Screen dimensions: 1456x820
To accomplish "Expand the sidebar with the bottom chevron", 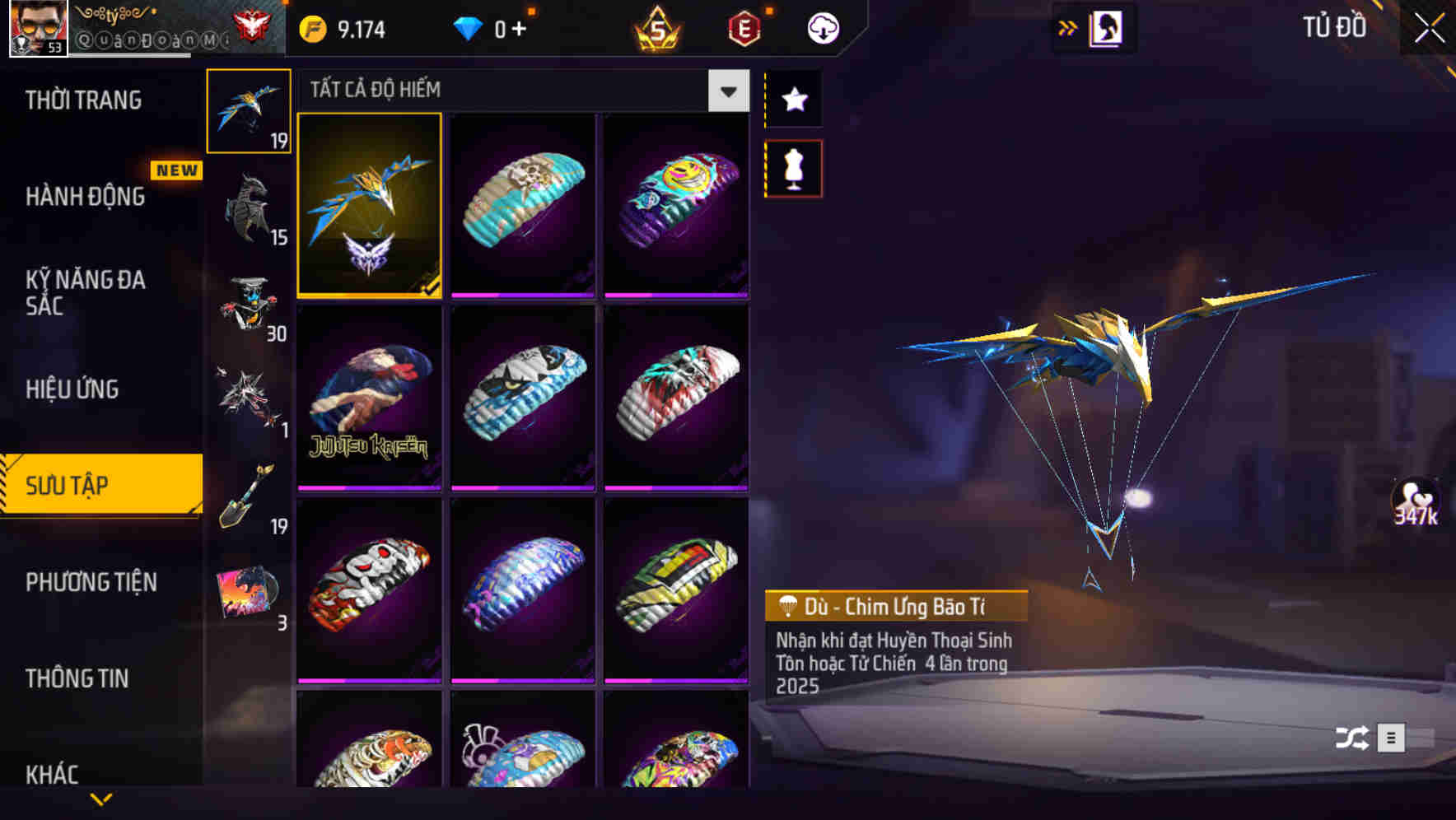I will (101, 797).
